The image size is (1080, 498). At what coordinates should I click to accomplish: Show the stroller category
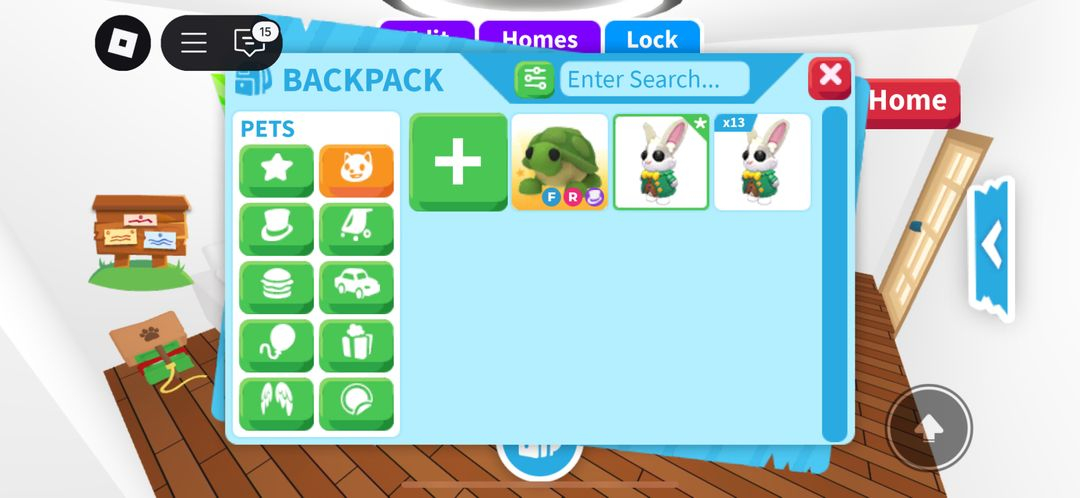(x=356, y=229)
